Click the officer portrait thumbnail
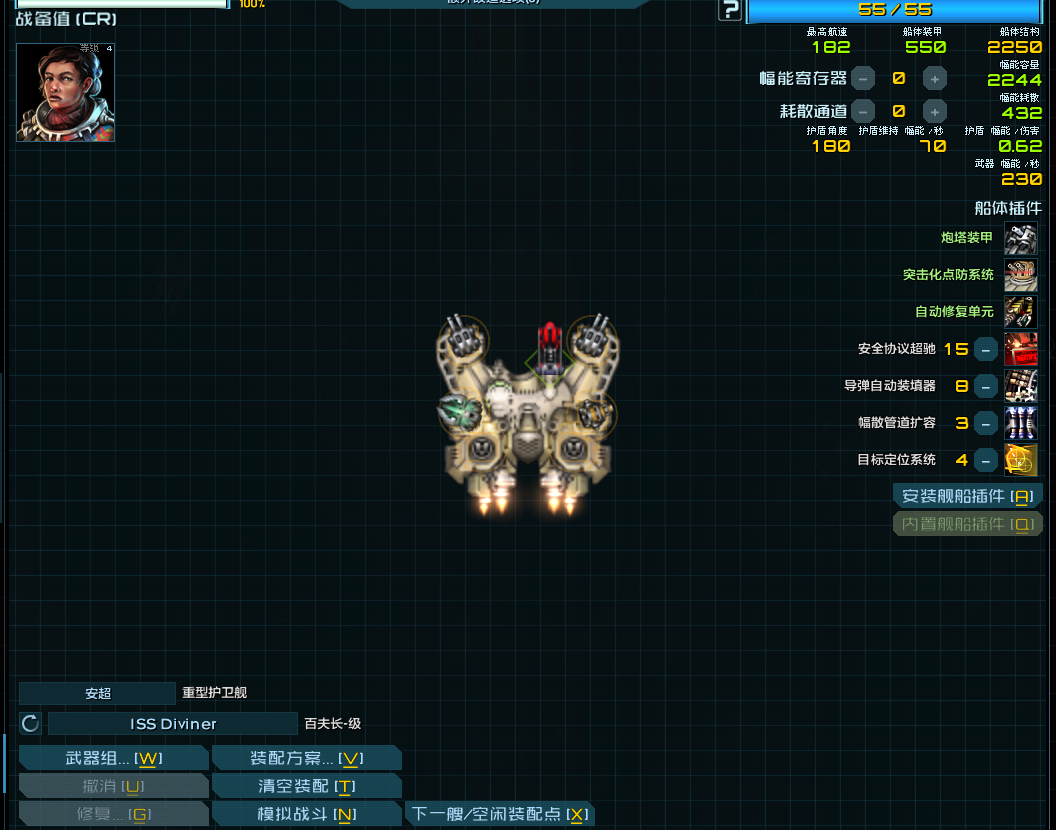1056x830 pixels. 66,93
